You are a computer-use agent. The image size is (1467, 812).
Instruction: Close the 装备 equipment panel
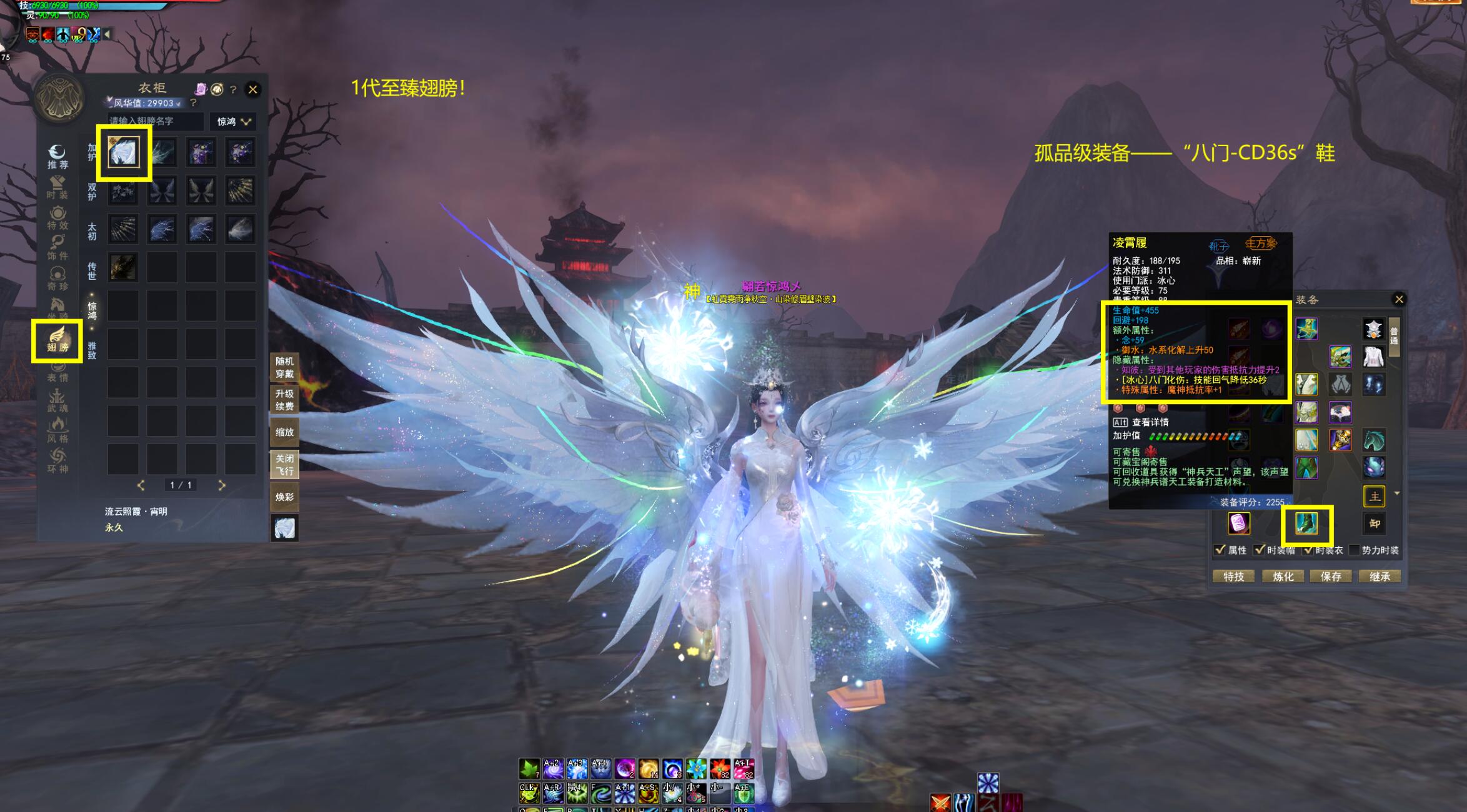(1399, 300)
